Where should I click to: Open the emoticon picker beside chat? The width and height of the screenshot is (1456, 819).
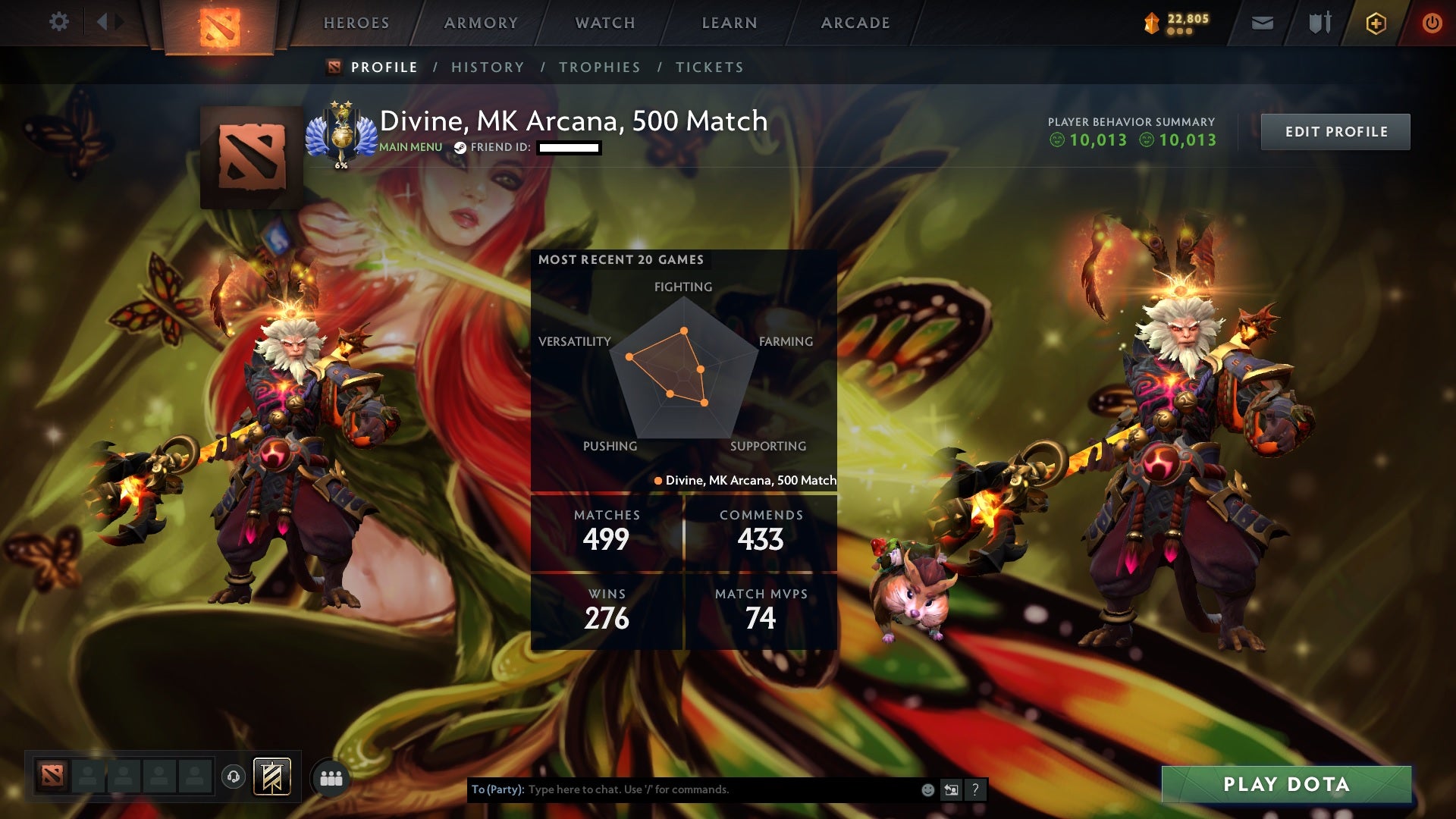click(x=927, y=789)
